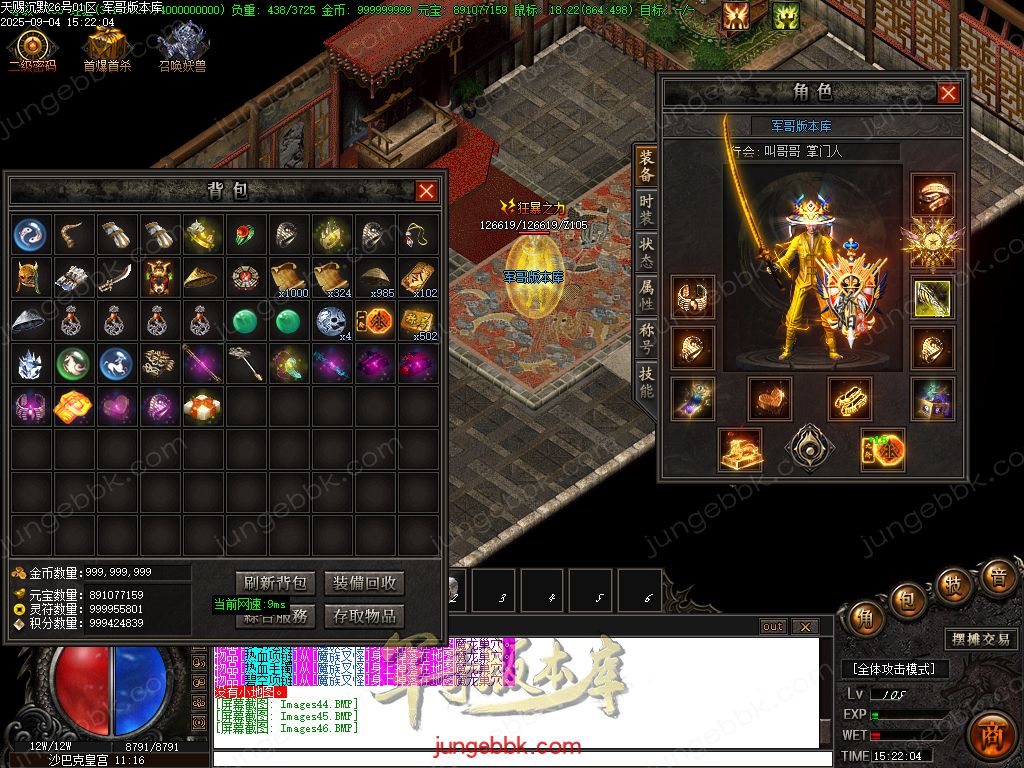1024x768 pixels.
Task: Open the 二级密码 icon
Action: point(33,49)
